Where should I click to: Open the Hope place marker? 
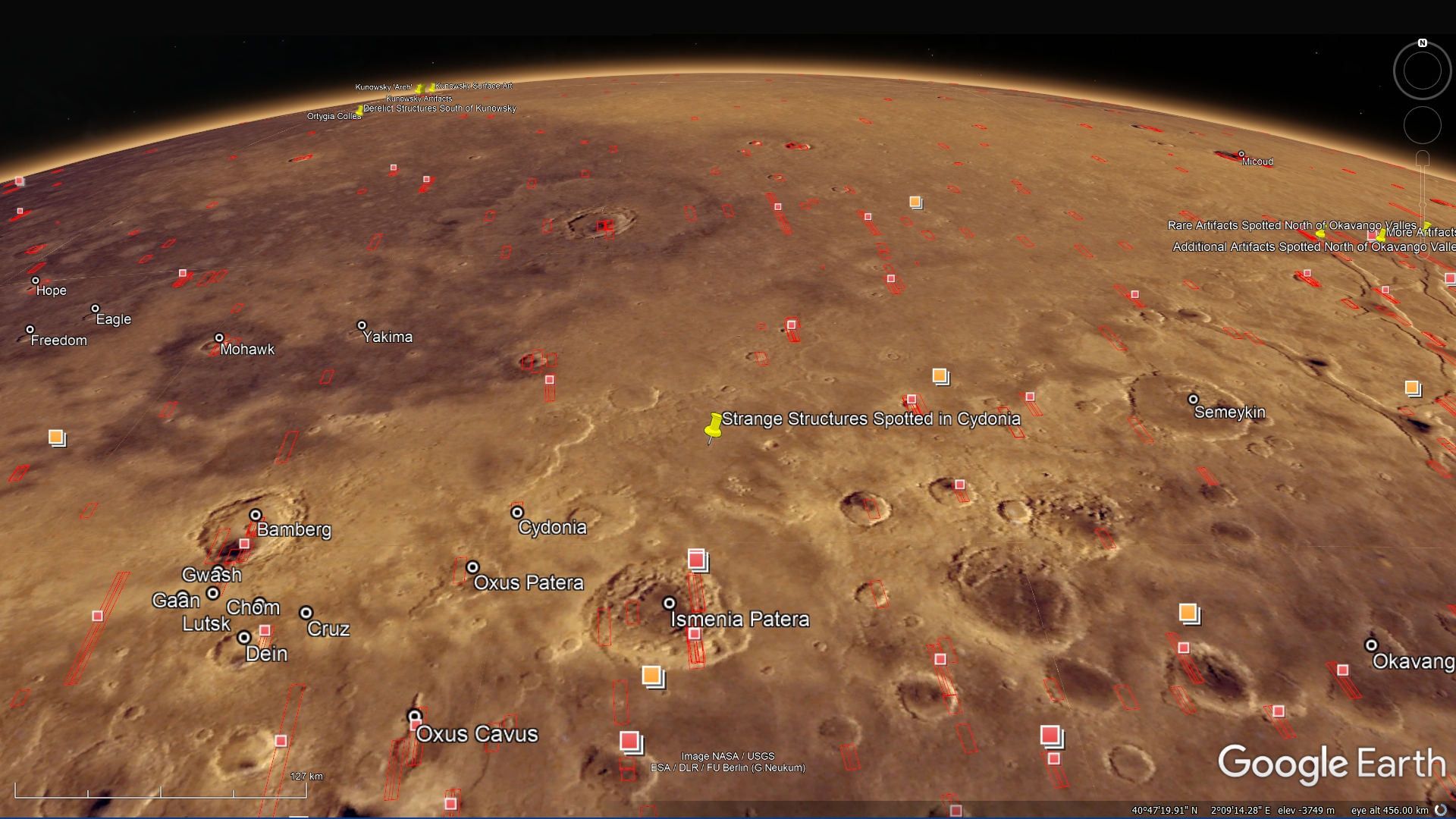[x=36, y=281]
